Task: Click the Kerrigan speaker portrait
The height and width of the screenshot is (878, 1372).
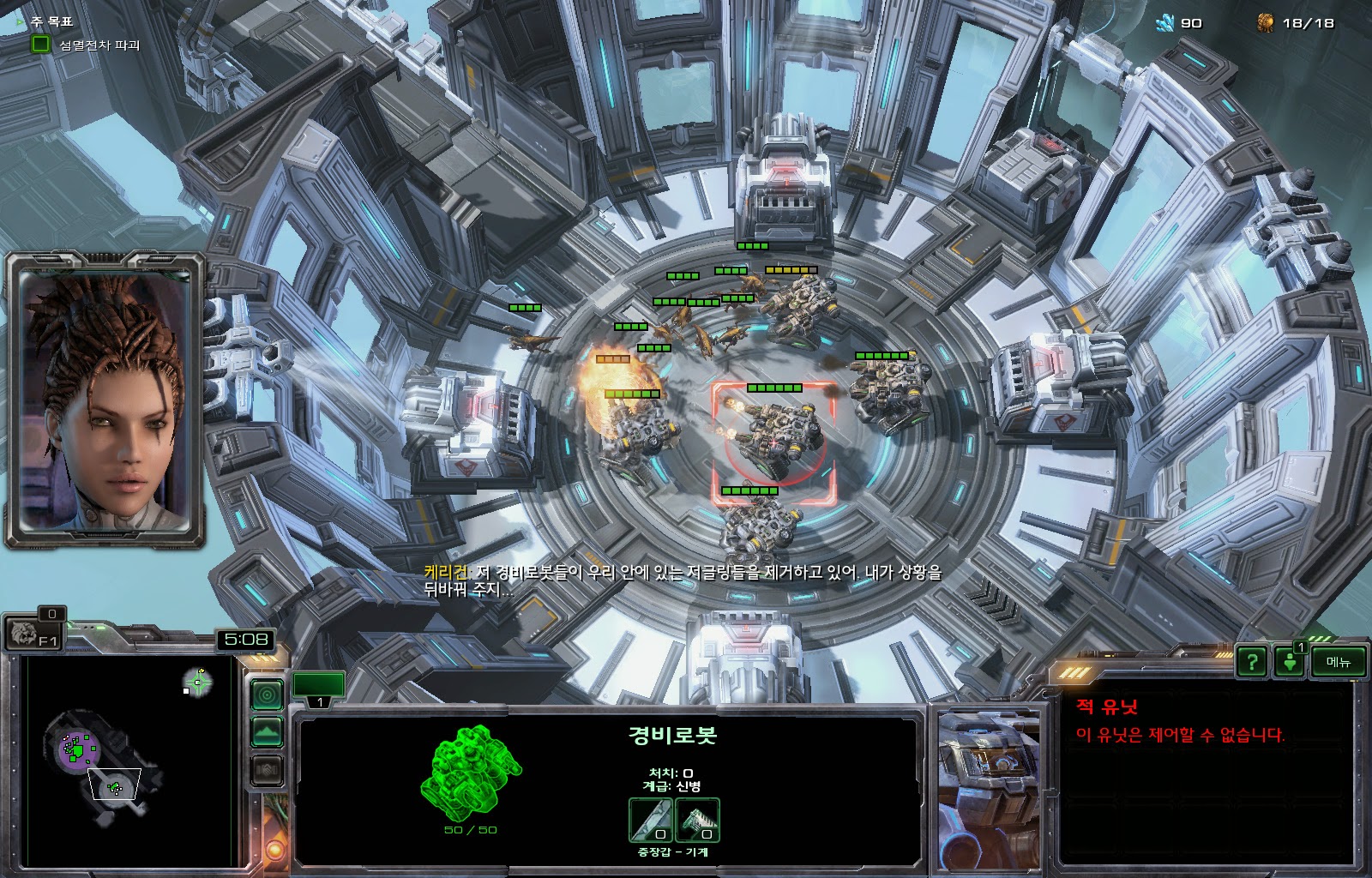Action: 105,399
